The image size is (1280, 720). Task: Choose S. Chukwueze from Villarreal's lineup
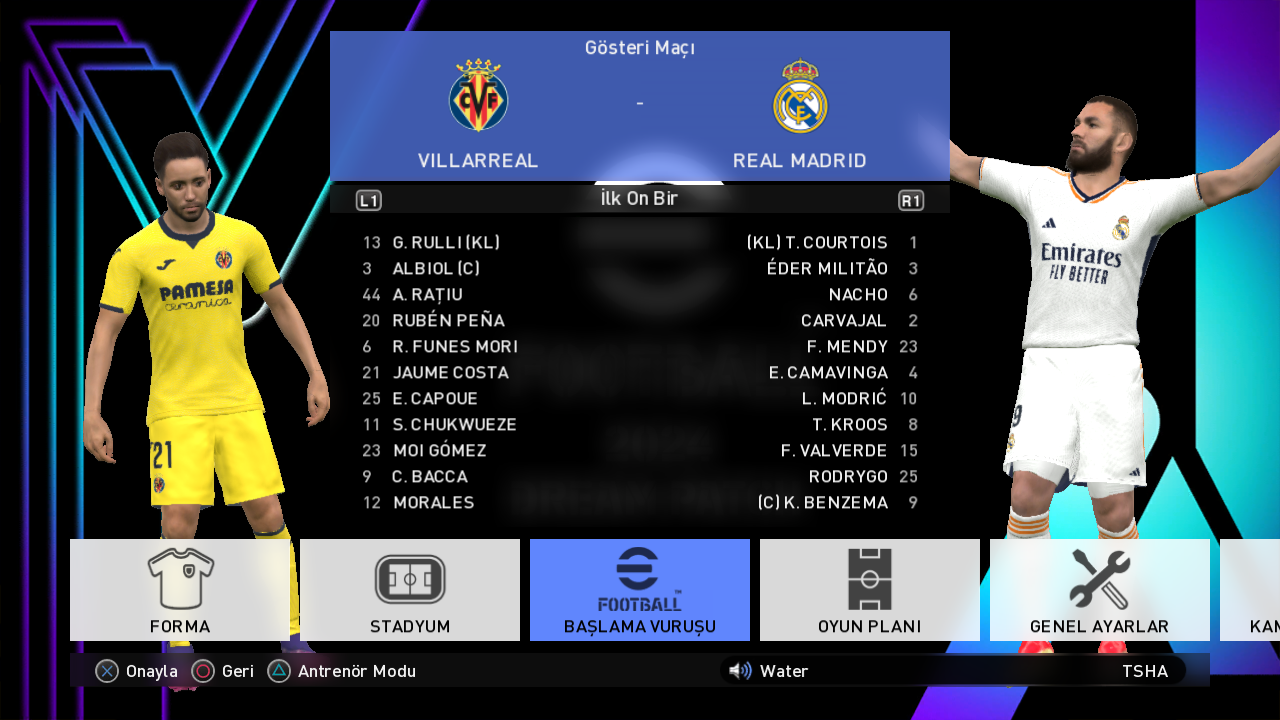point(454,425)
